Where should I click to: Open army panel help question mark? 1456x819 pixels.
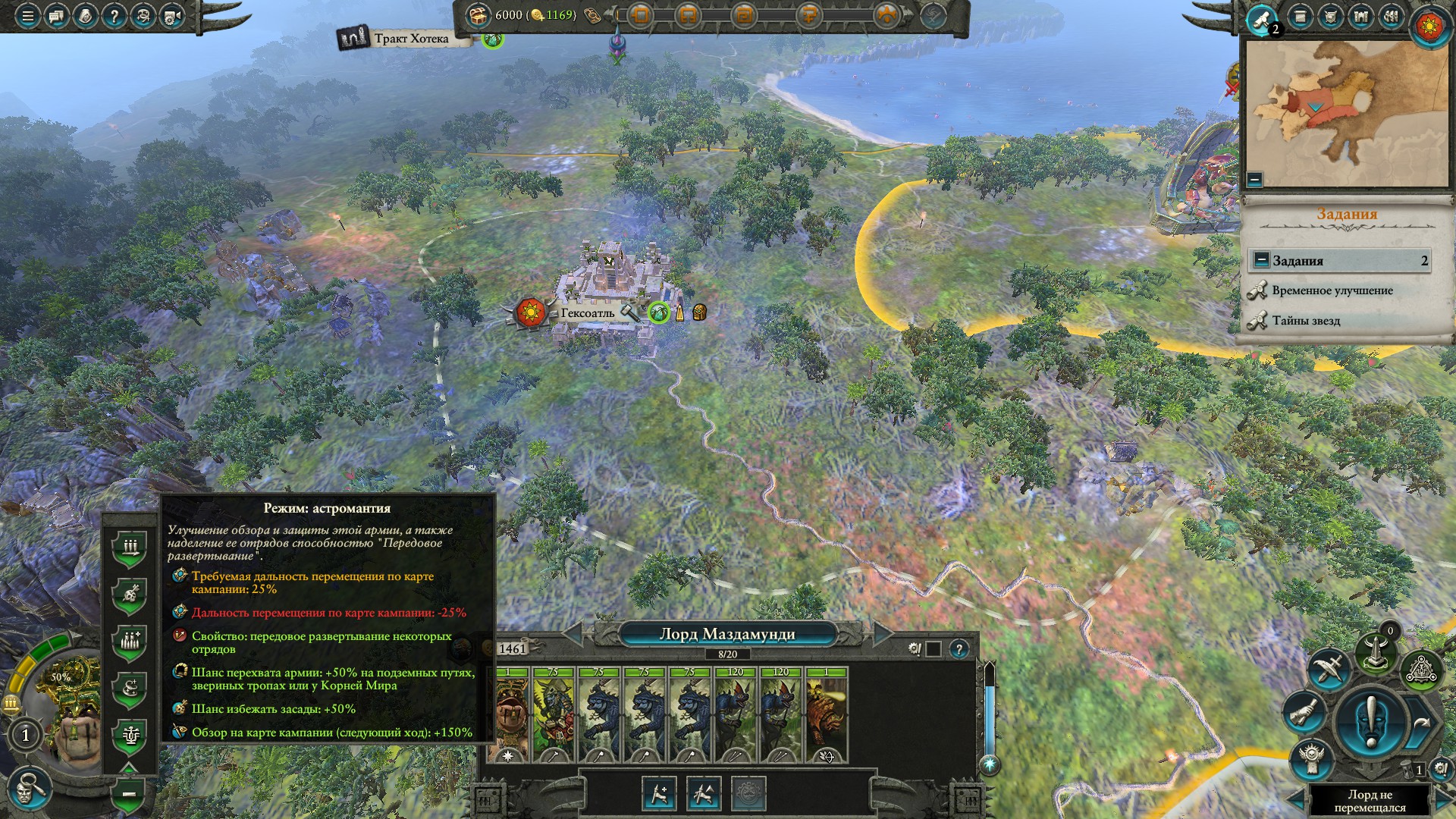[959, 649]
